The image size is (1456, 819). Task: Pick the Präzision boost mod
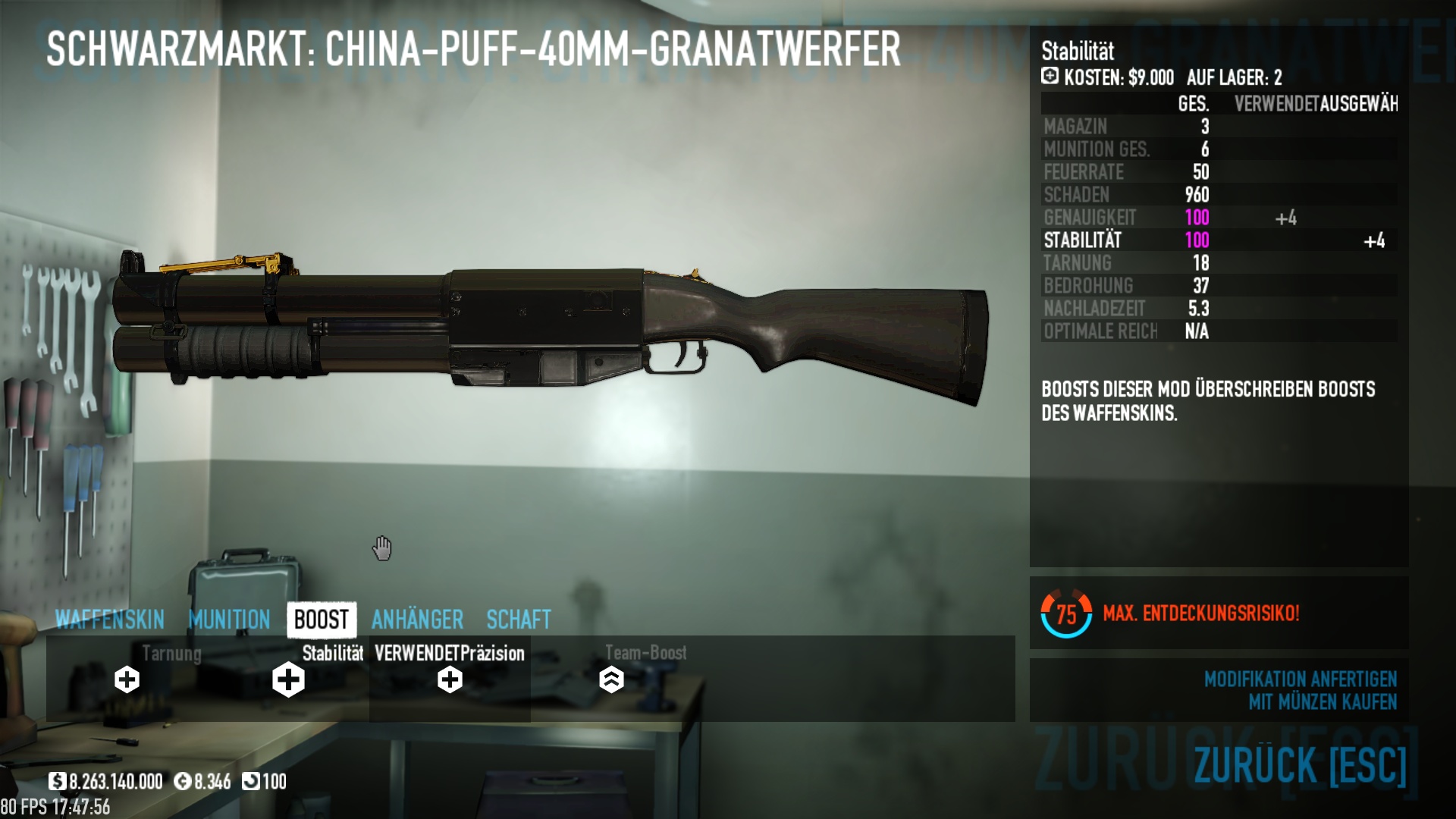point(450,679)
